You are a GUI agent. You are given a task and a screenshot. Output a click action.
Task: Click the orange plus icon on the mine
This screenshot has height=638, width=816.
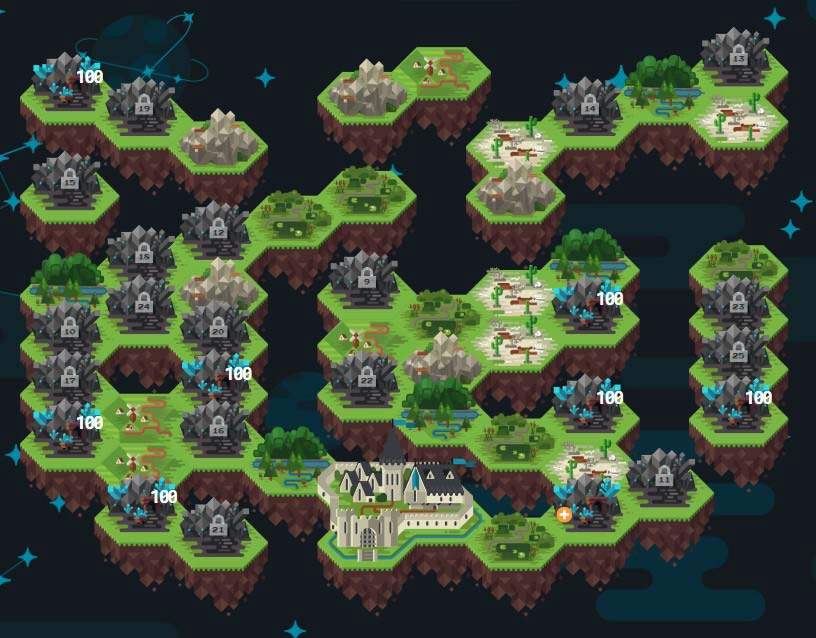tap(564, 514)
